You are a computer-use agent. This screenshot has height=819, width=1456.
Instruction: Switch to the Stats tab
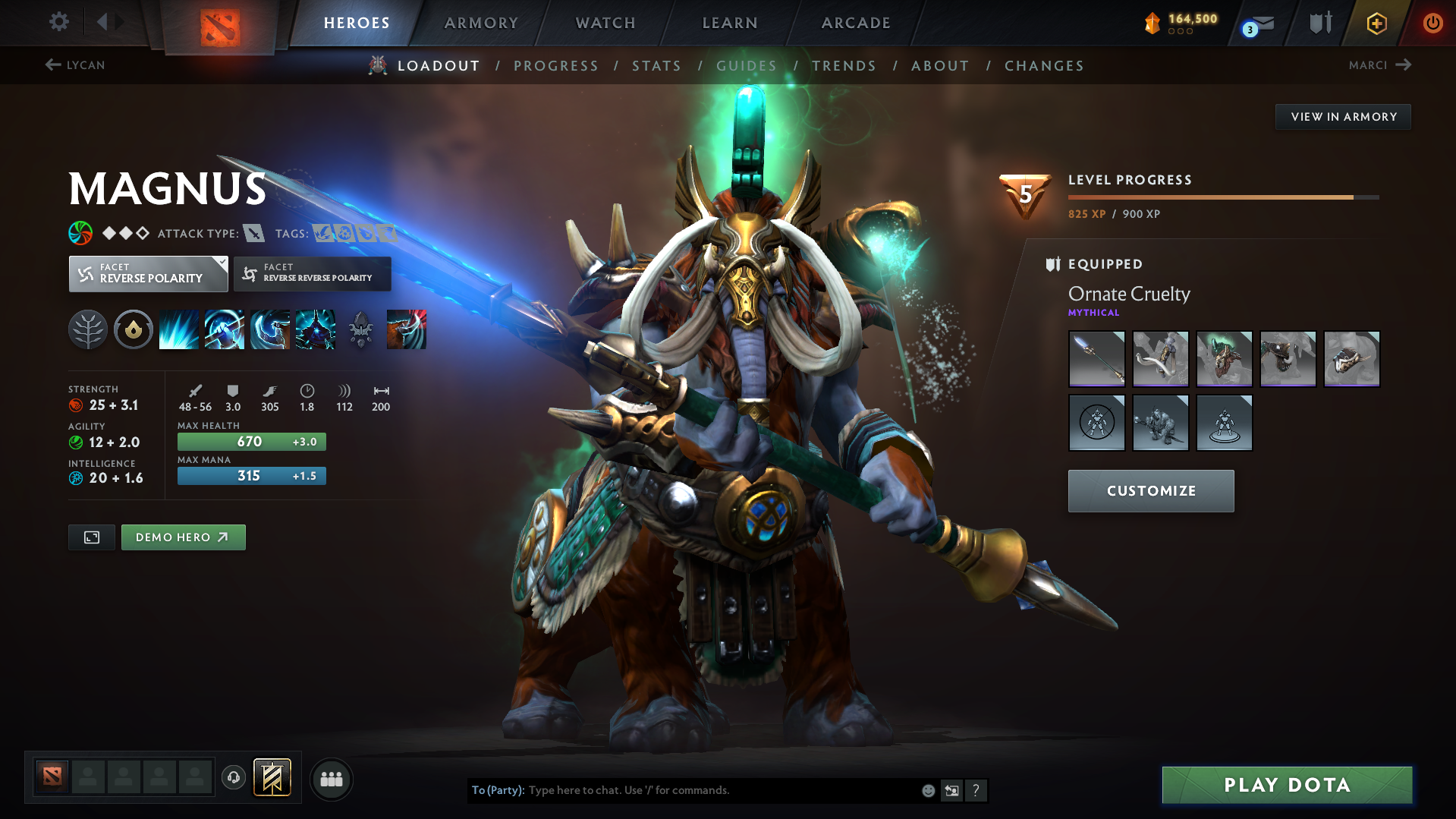pyautogui.click(x=656, y=66)
